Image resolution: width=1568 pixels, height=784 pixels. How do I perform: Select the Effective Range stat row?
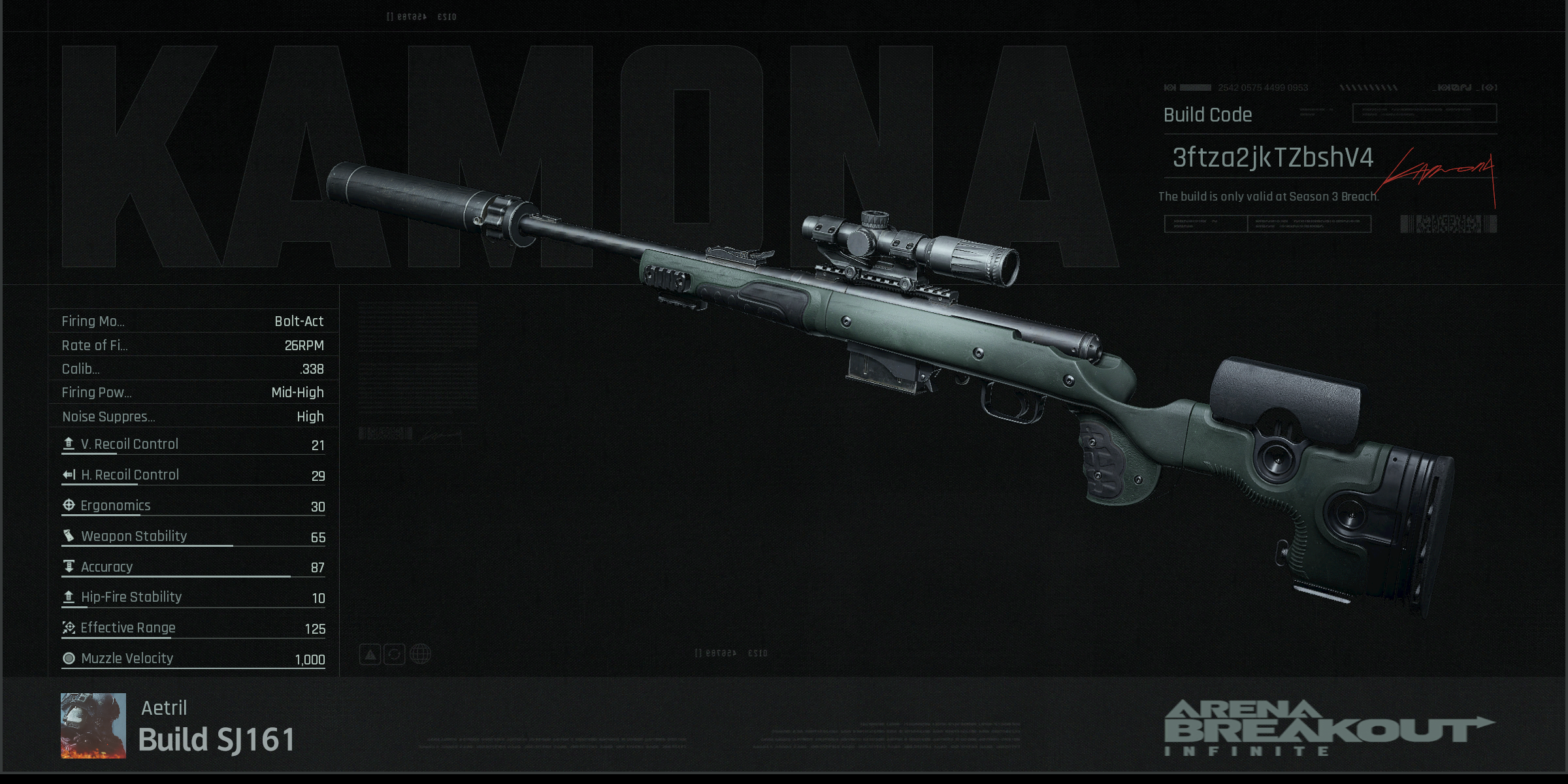pos(193,629)
